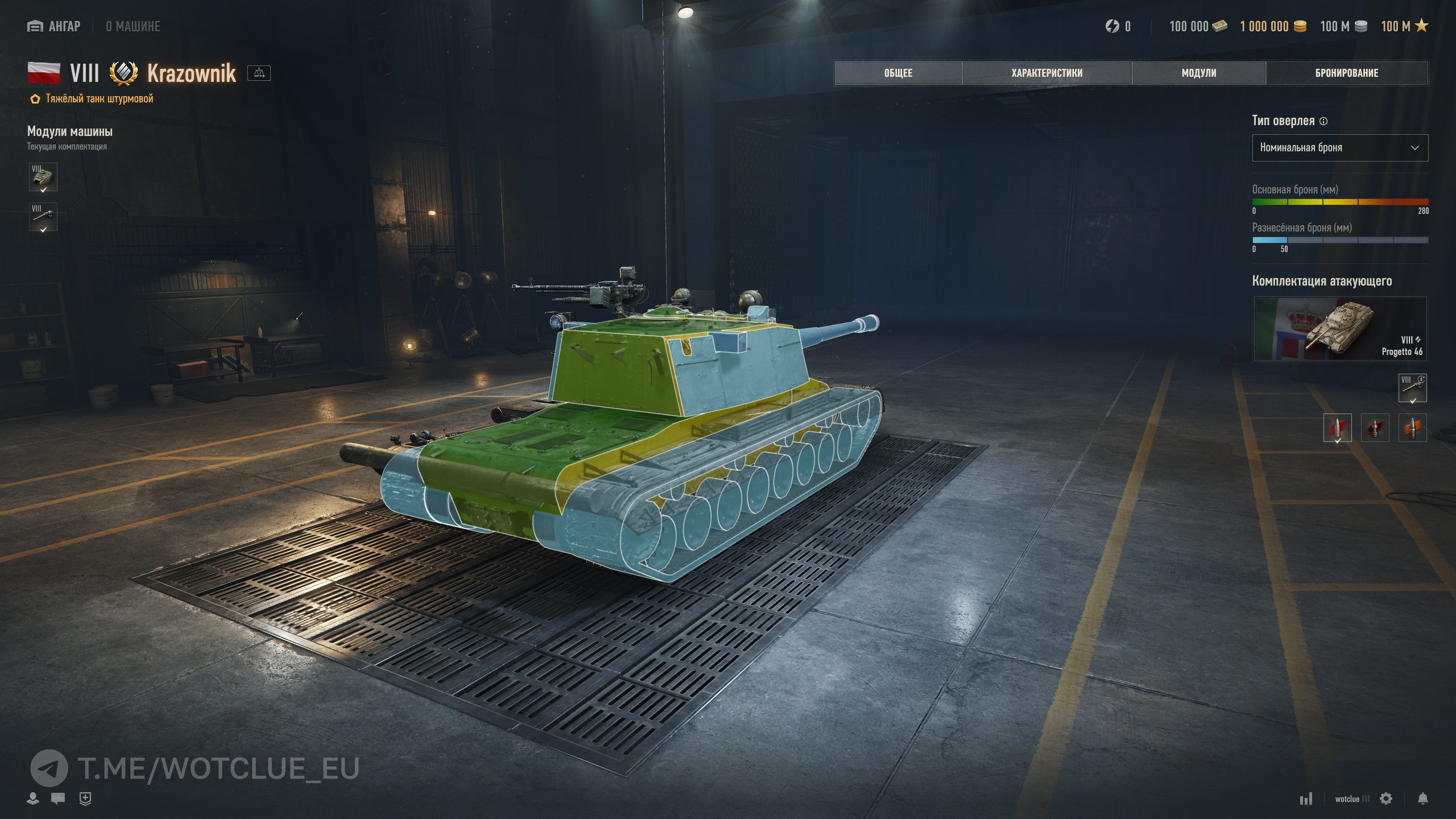The image size is (1456, 819).
Task: Open the contacts person icon
Action: click(x=33, y=799)
